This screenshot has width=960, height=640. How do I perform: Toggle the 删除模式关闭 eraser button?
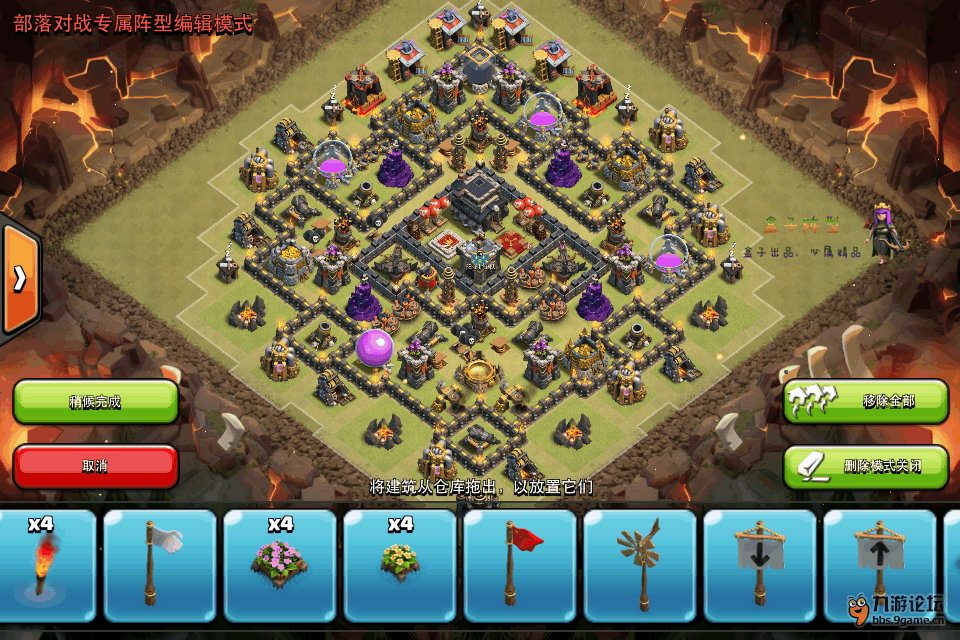(x=865, y=466)
